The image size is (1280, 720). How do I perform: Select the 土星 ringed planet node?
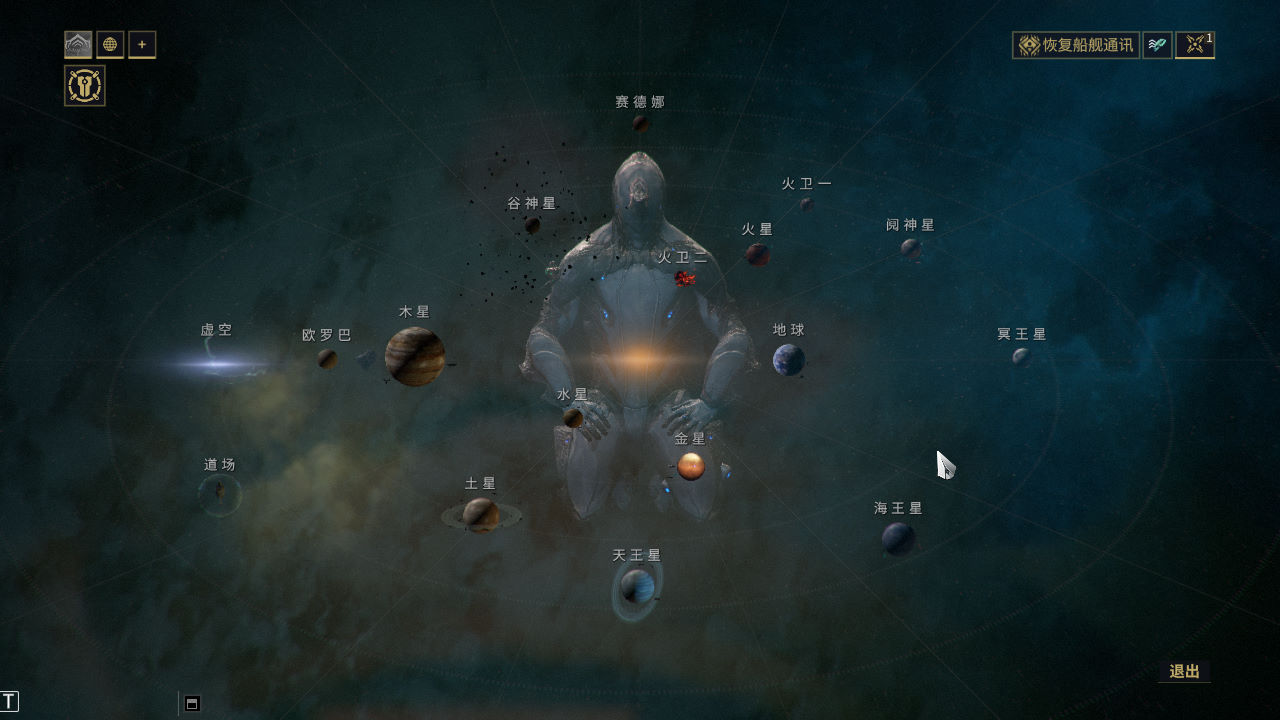coord(481,515)
